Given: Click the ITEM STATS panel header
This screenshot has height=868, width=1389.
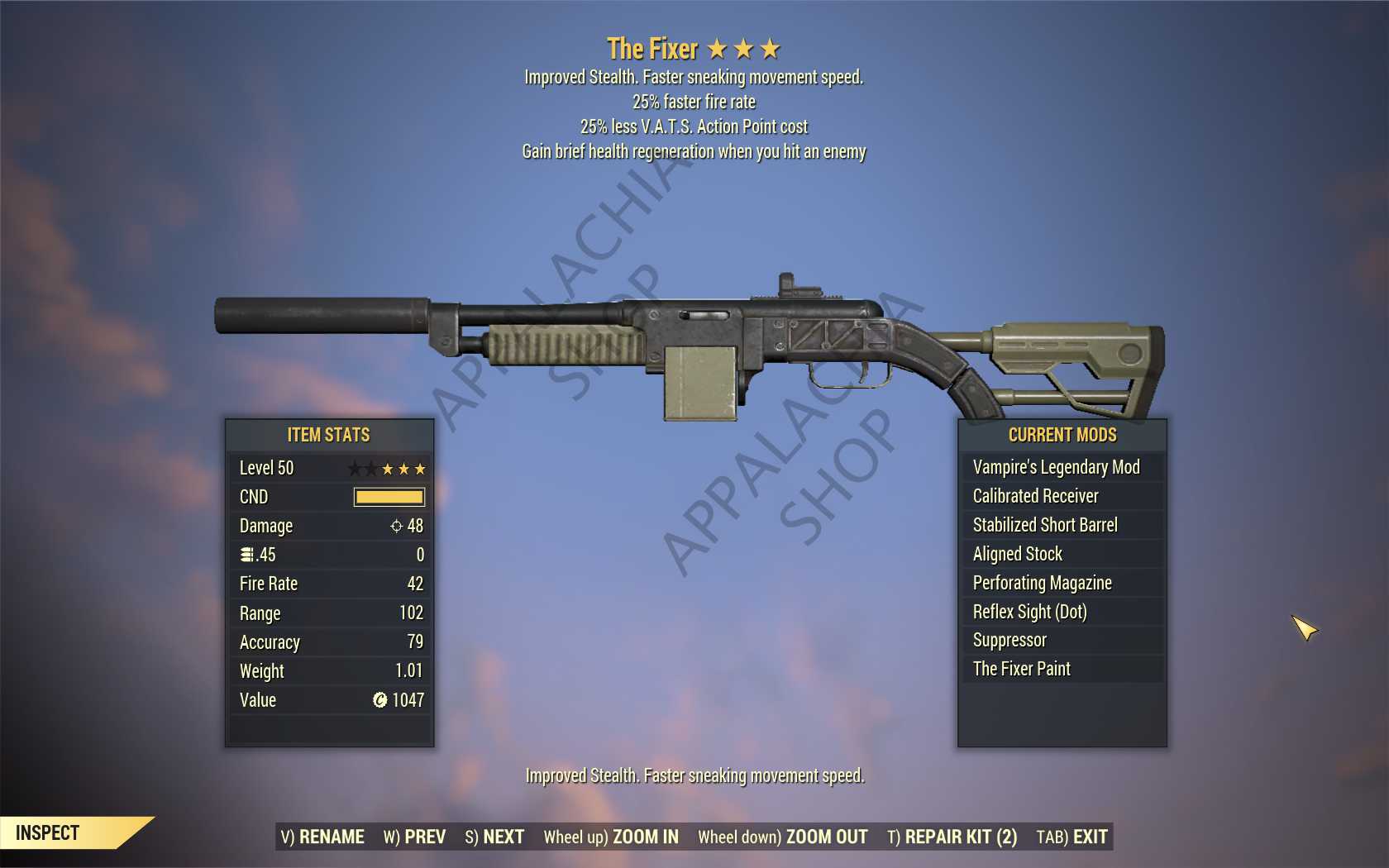Looking at the screenshot, I should pos(328,435).
